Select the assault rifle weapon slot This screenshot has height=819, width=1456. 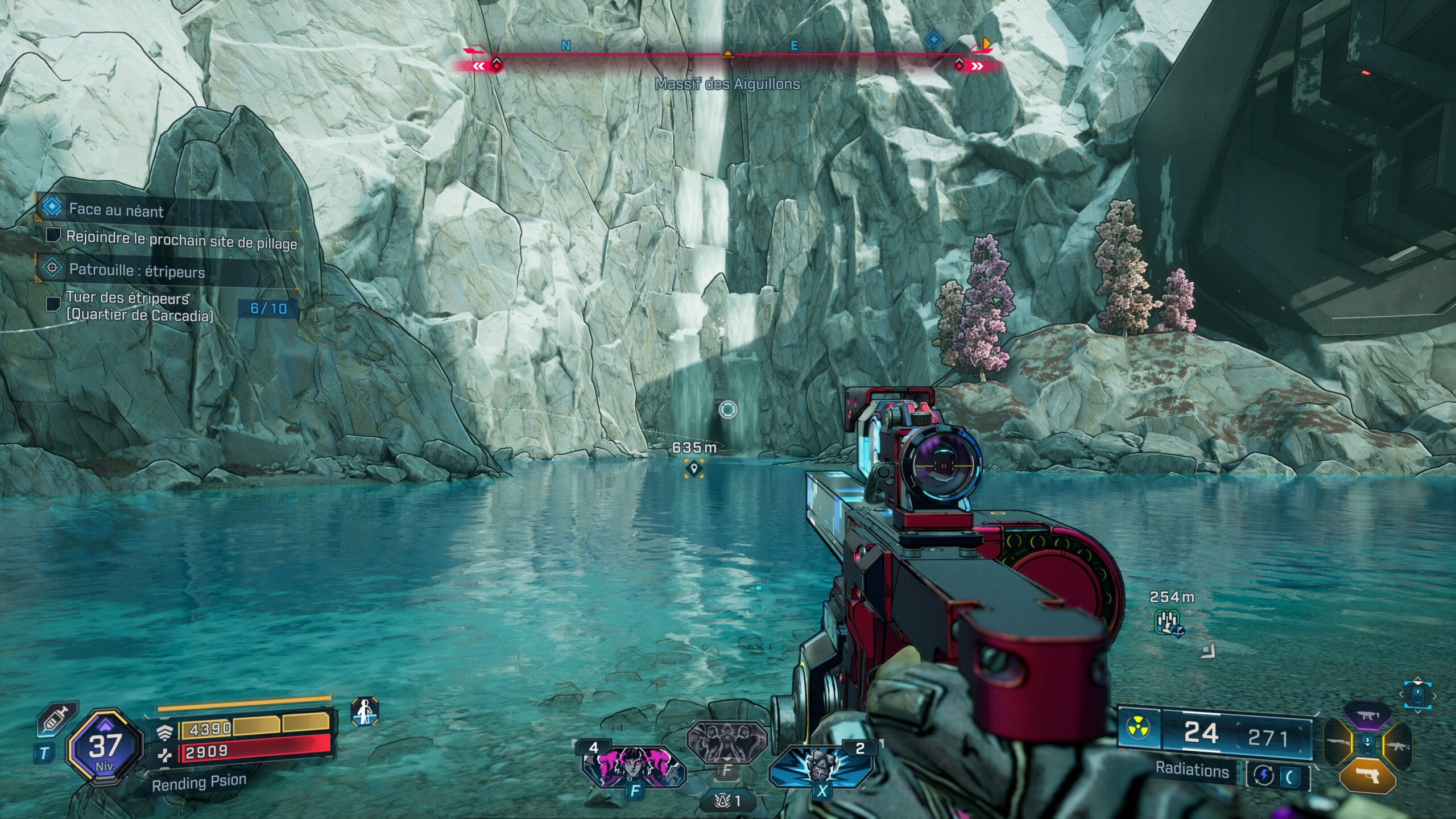pyautogui.click(x=1397, y=745)
